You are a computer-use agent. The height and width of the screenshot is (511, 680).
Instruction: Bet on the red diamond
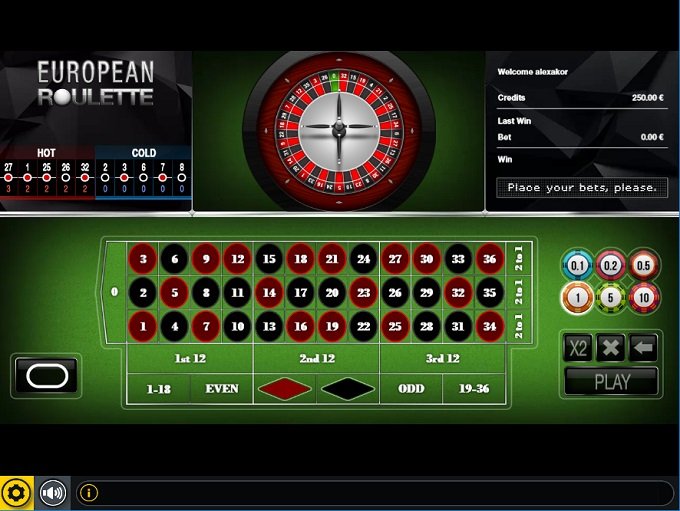(285, 388)
